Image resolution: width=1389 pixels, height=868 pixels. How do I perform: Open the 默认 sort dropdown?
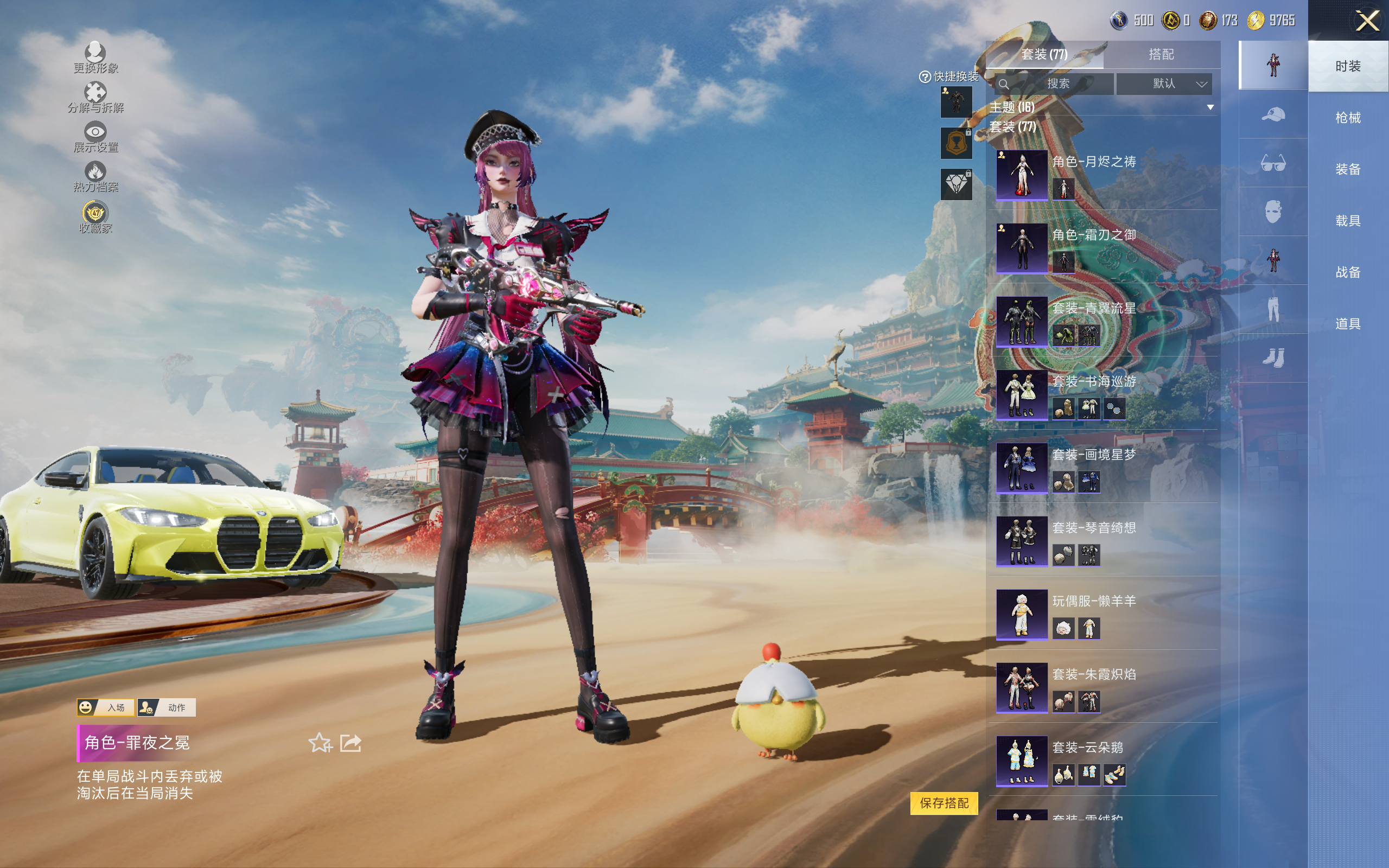pyautogui.click(x=1163, y=84)
